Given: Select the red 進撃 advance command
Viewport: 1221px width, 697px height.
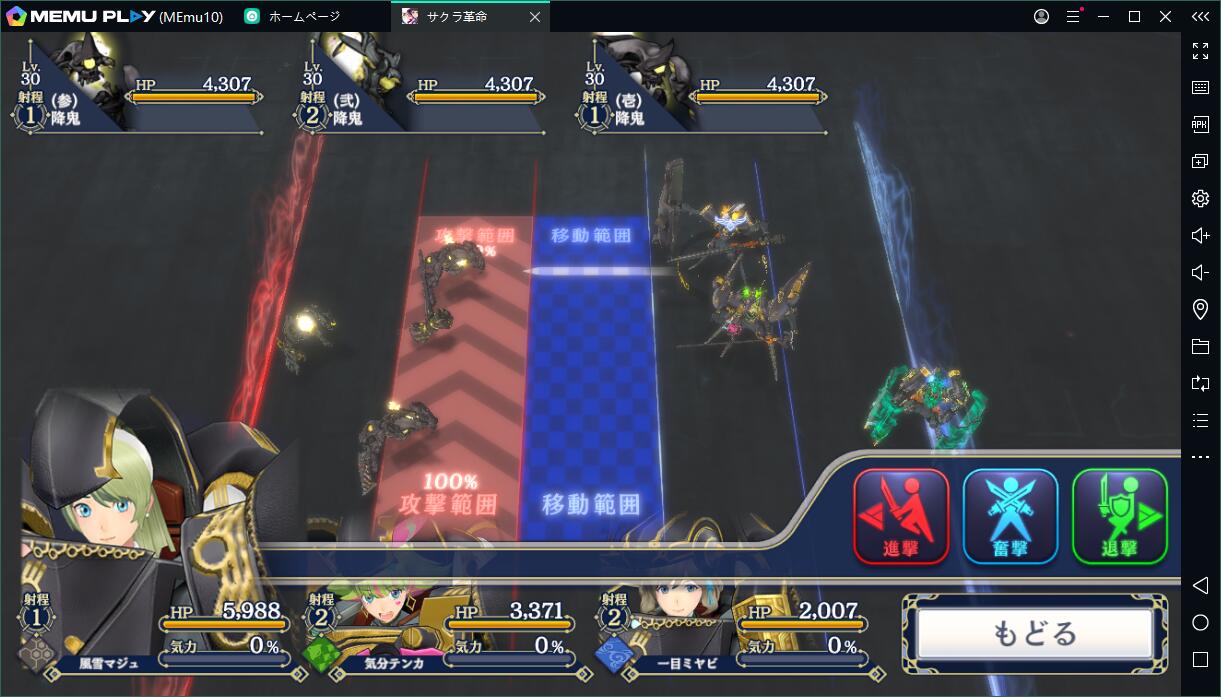Looking at the screenshot, I should [x=901, y=516].
